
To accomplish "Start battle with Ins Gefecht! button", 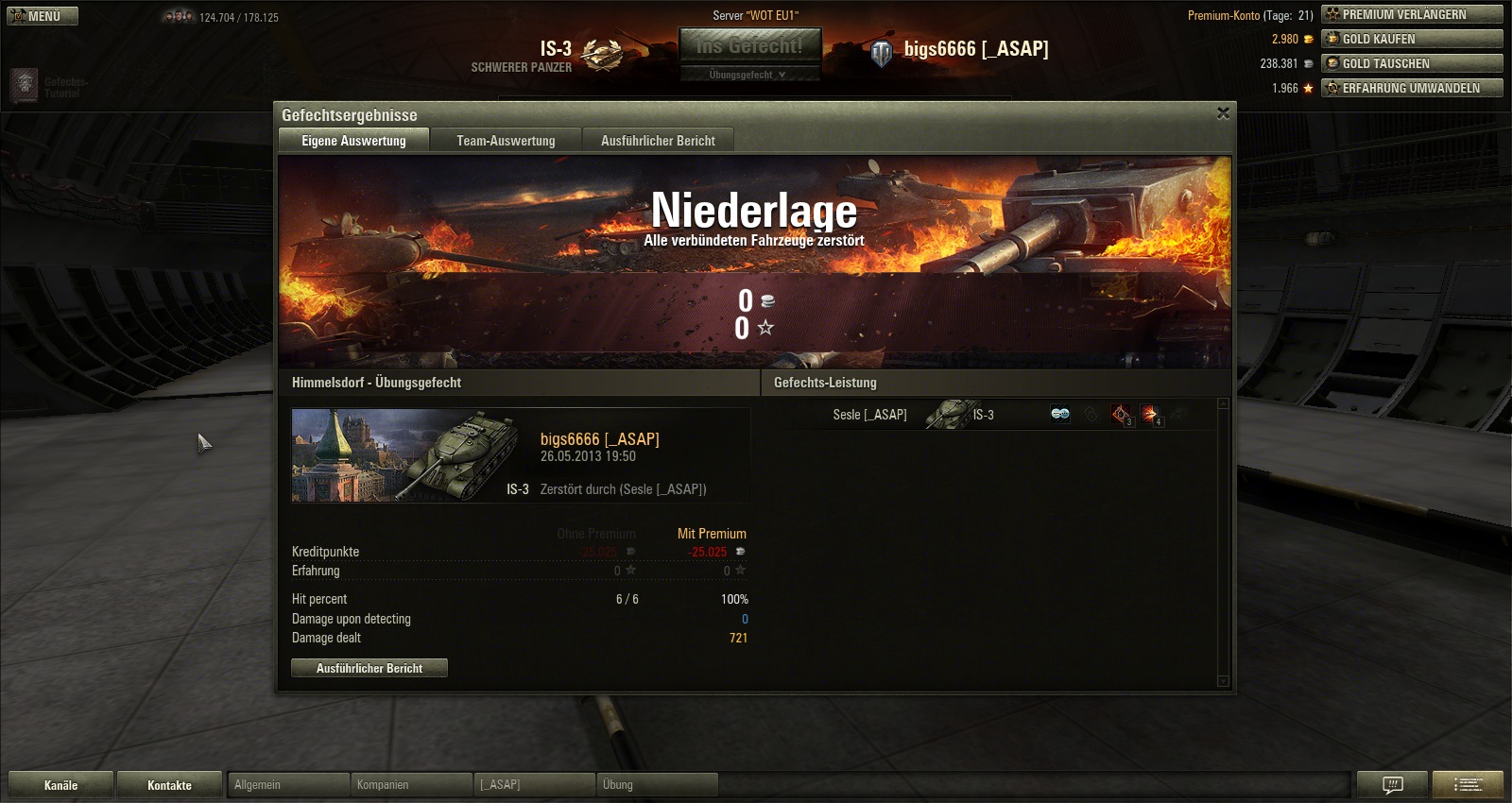I will click(x=750, y=45).
